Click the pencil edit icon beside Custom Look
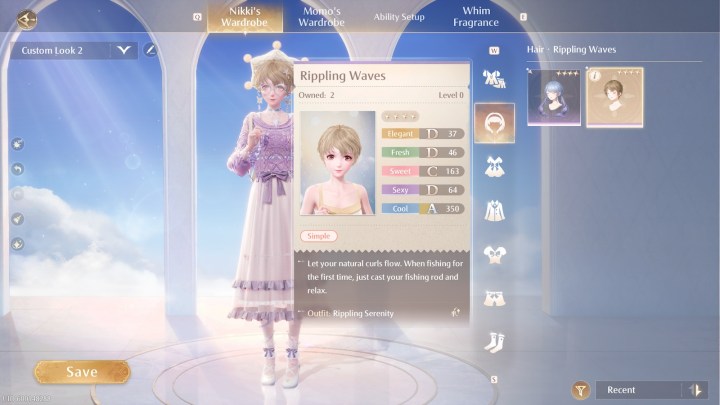This screenshot has width=720, height=405. (x=151, y=49)
